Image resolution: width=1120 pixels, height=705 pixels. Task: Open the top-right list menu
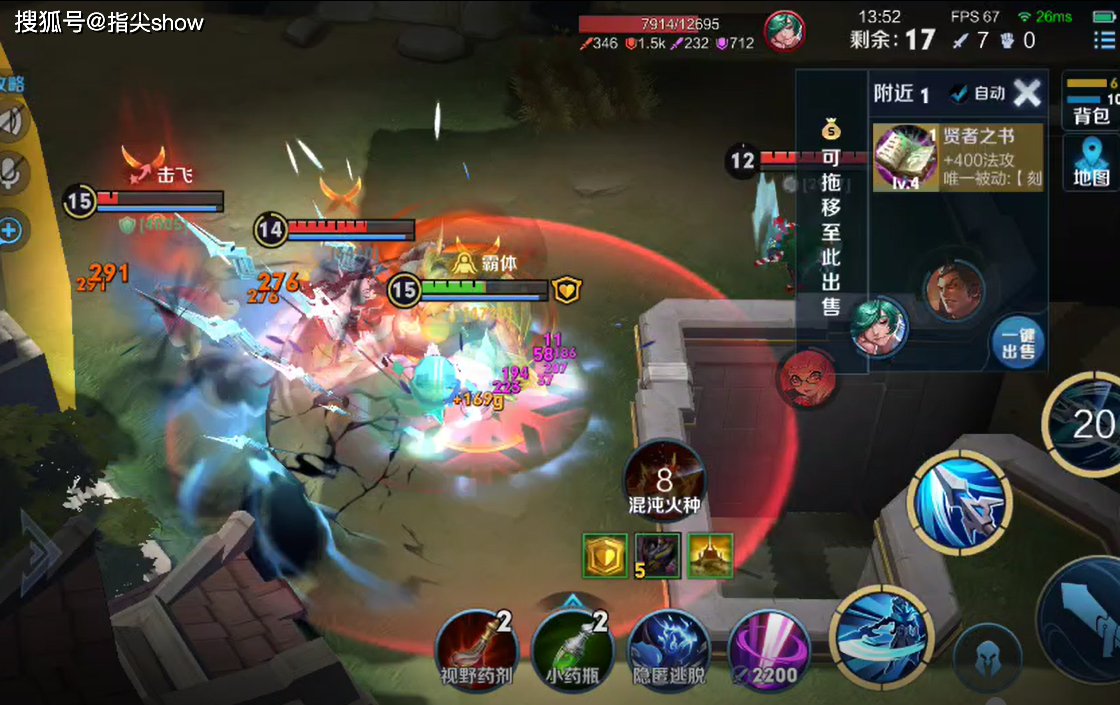coord(1103,41)
